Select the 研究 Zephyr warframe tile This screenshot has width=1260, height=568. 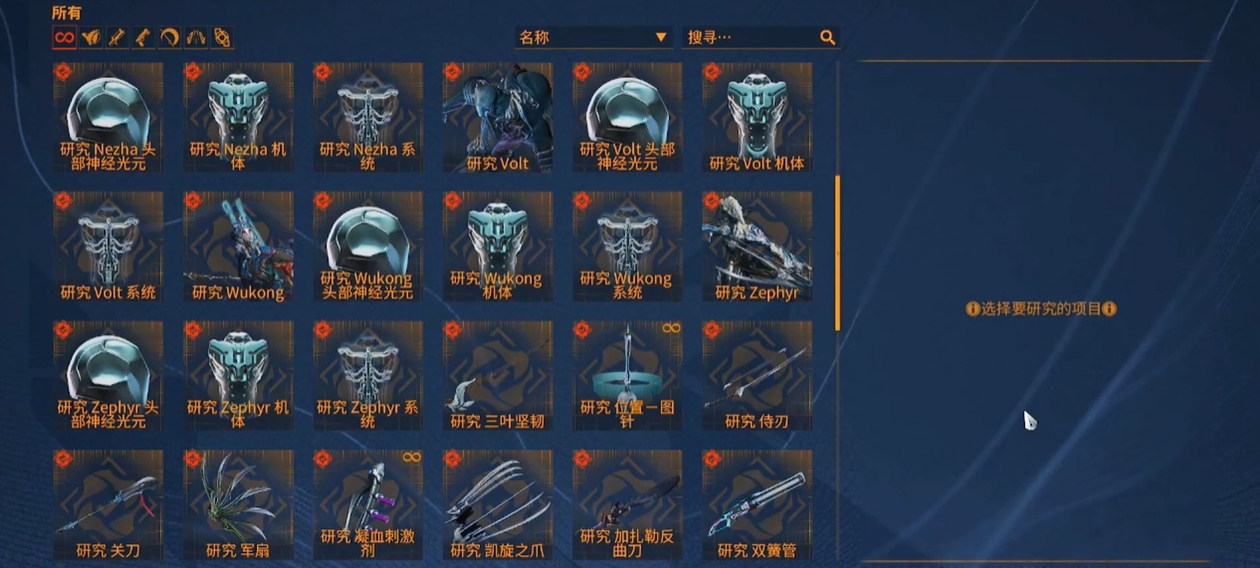[x=757, y=246]
